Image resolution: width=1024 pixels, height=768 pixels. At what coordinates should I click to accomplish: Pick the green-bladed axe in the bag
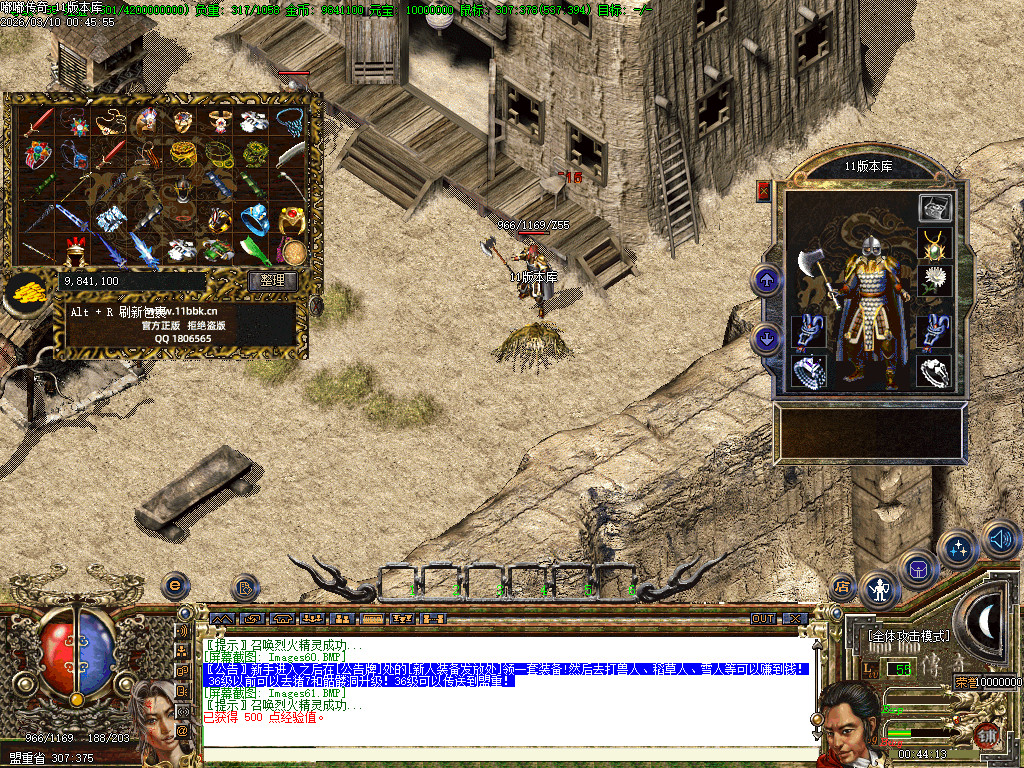point(257,247)
